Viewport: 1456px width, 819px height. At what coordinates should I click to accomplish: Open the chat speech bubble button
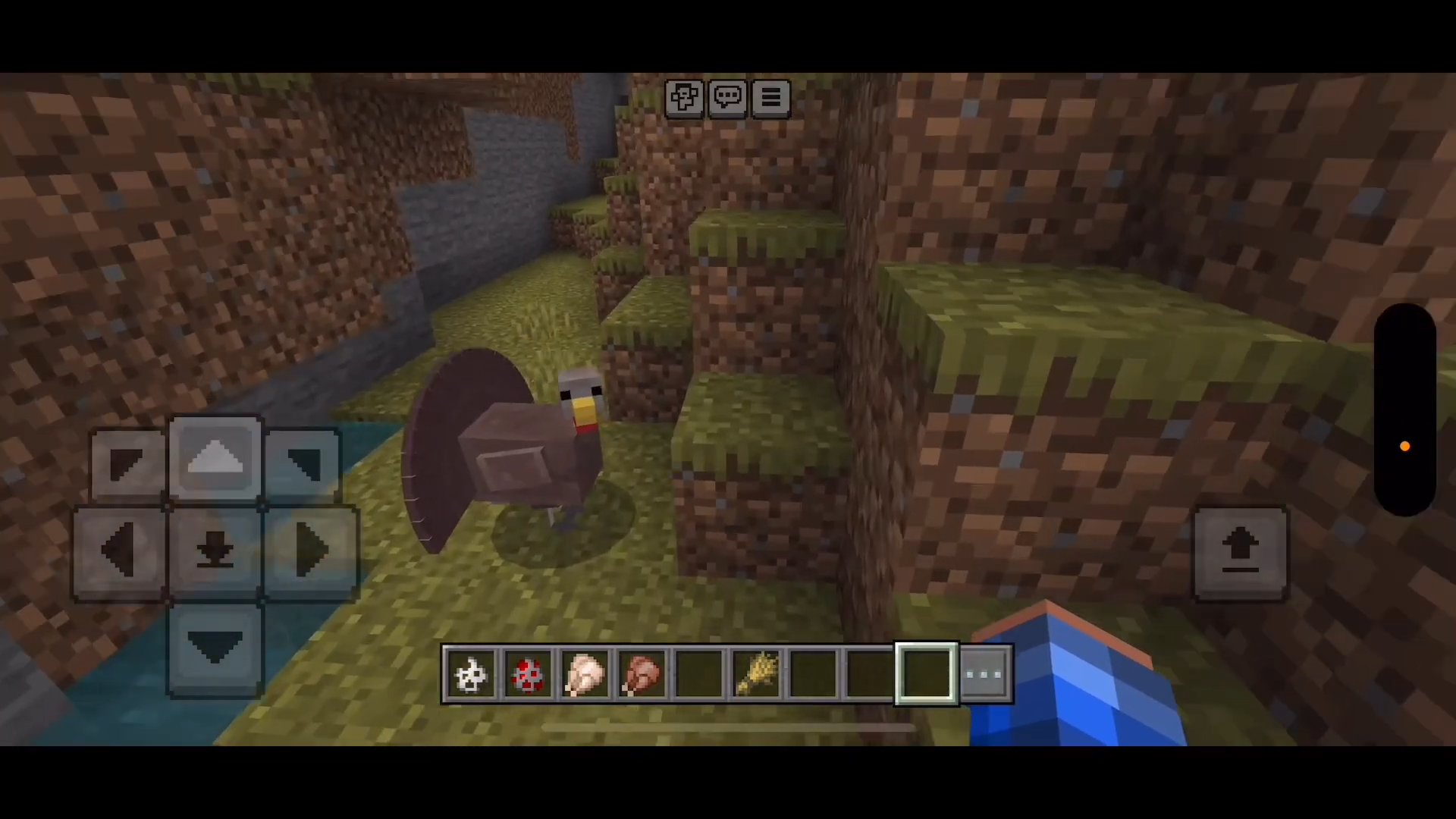(x=728, y=98)
